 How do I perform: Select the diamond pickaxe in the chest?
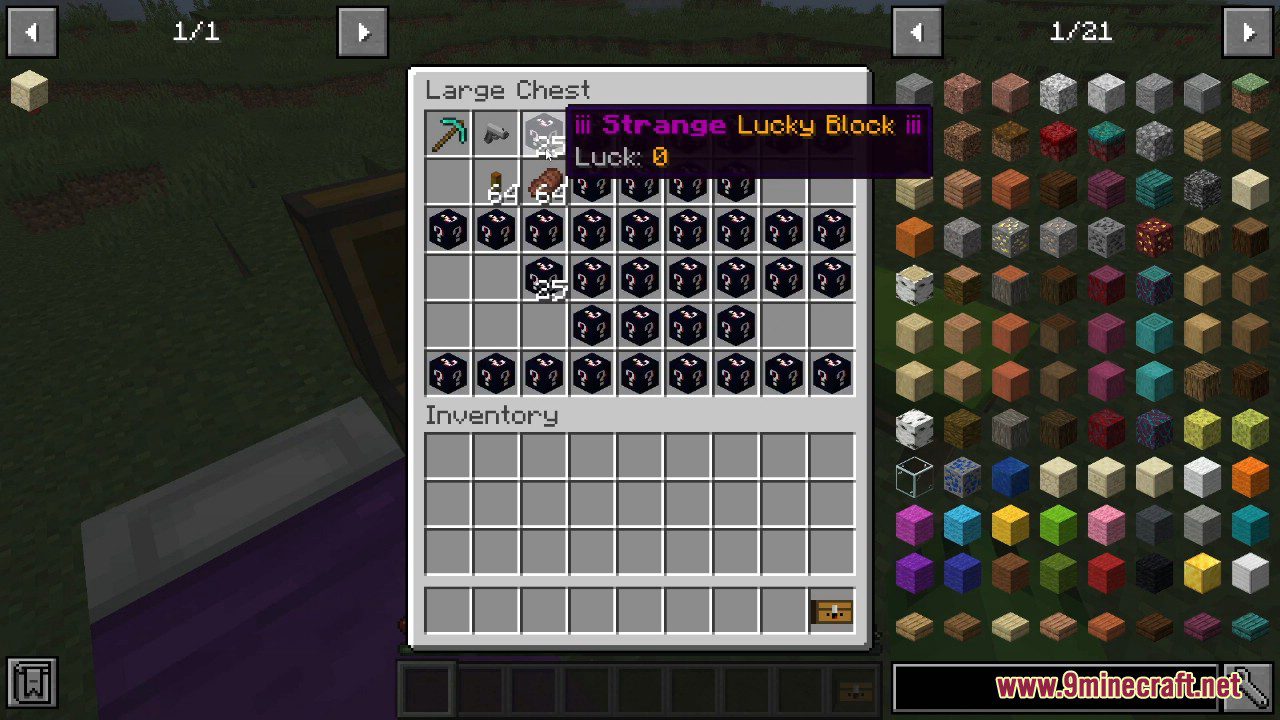click(447, 133)
